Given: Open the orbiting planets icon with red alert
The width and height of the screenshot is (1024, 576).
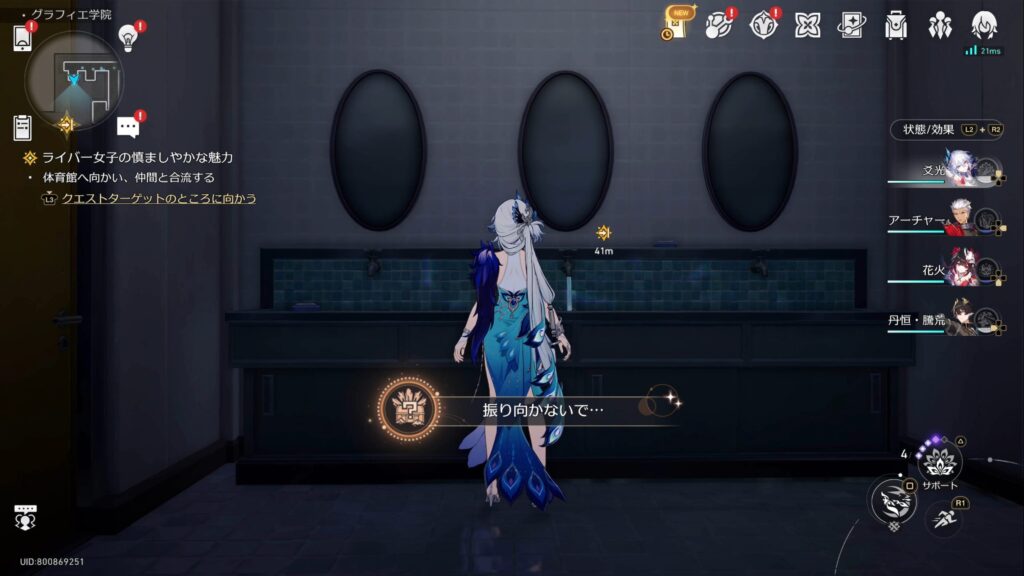Looking at the screenshot, I should click(x=717, y=25).
